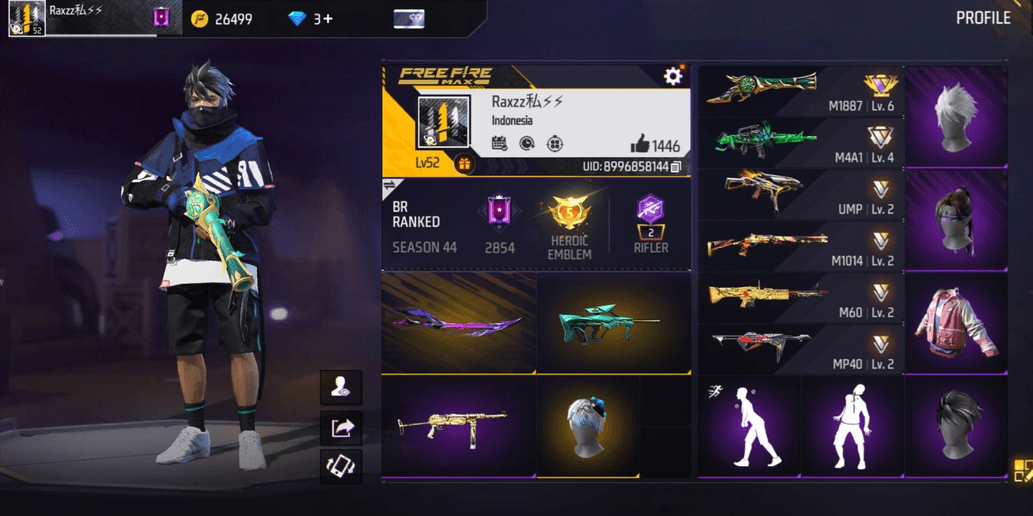Like the profile with thumbs-up

pyautogui.click(x=640, y=145)
